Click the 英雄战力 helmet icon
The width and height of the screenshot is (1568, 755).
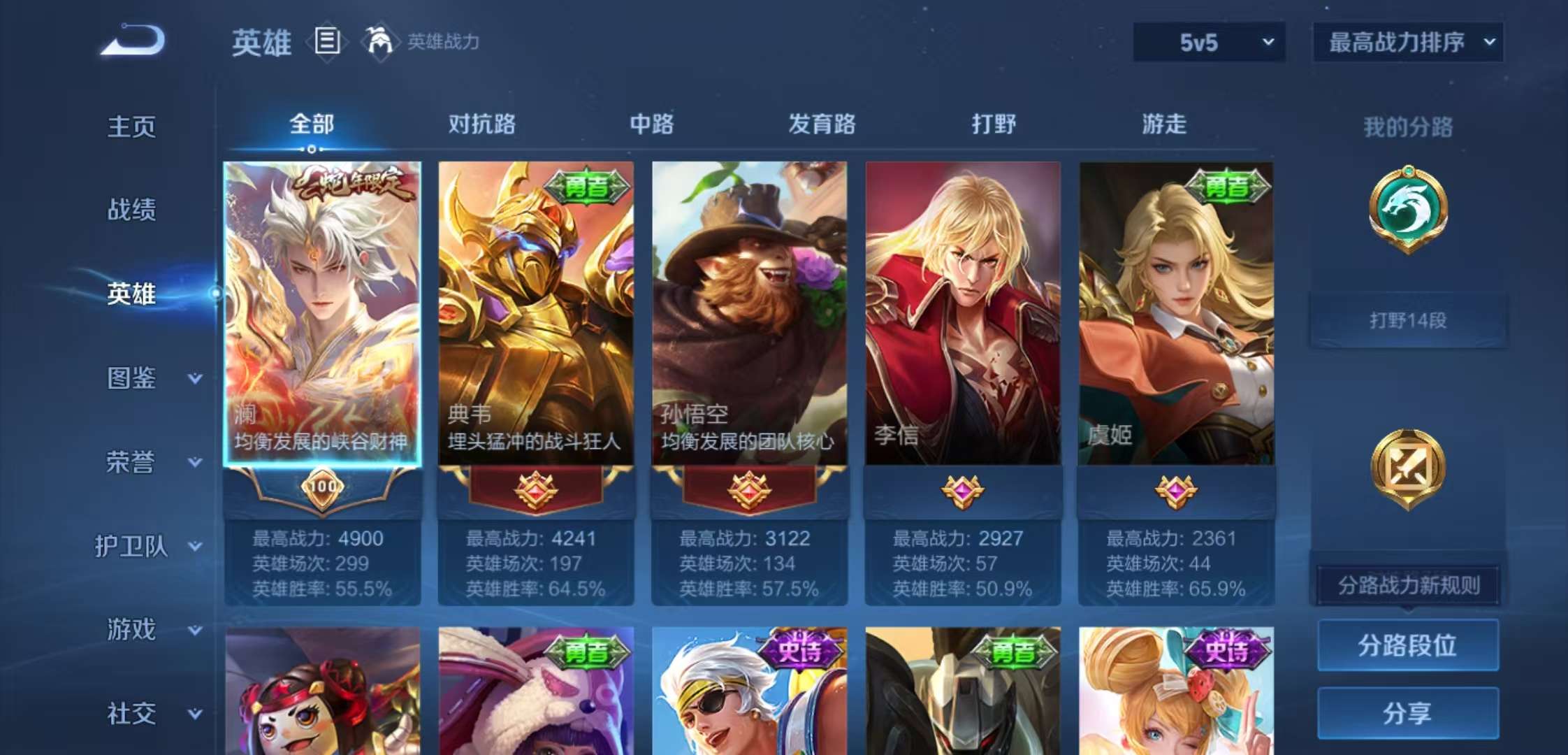pyautogui.click(x=377, y=41)
